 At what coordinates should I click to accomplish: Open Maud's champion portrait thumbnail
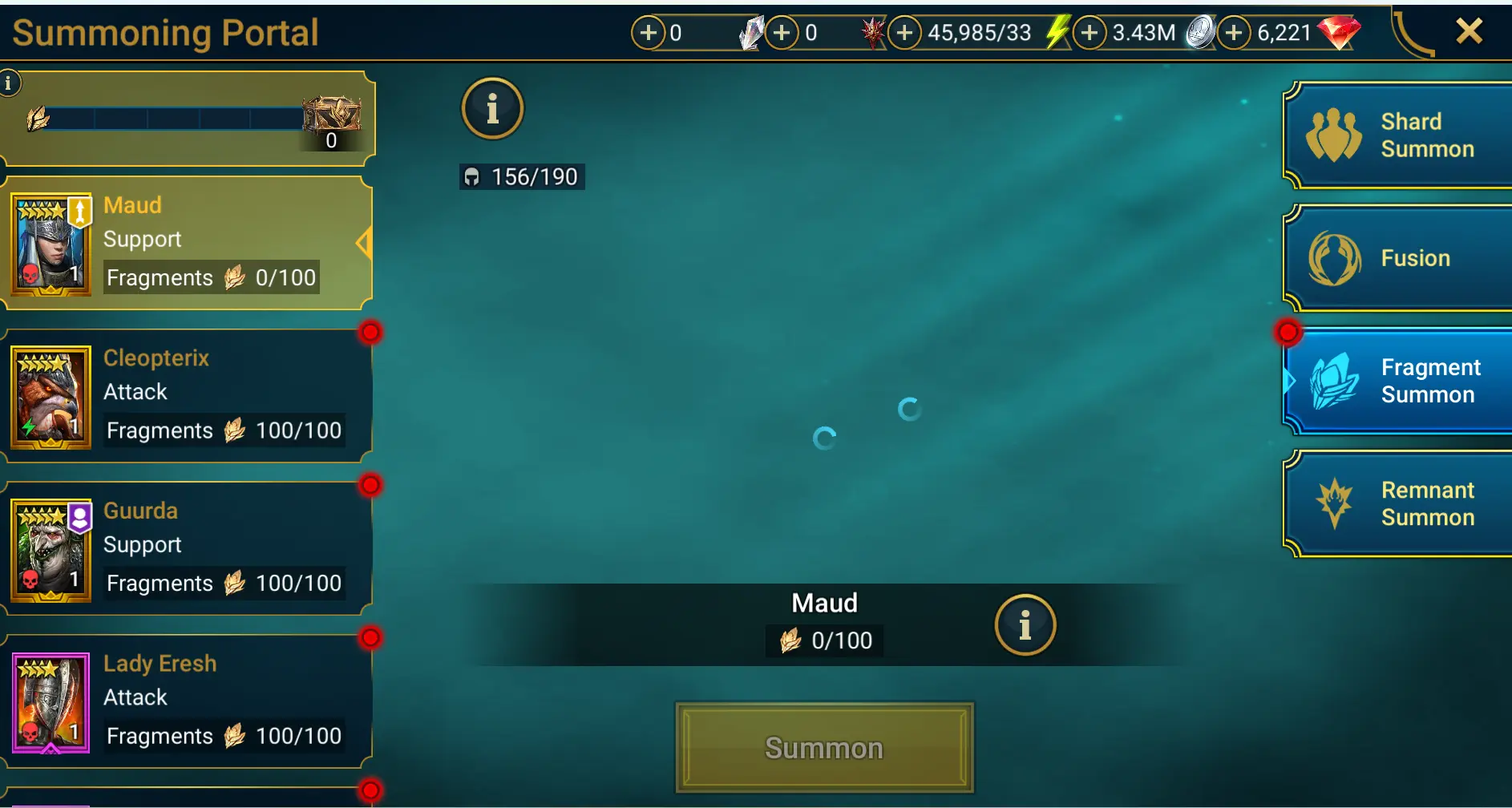[x=51, y=243]
